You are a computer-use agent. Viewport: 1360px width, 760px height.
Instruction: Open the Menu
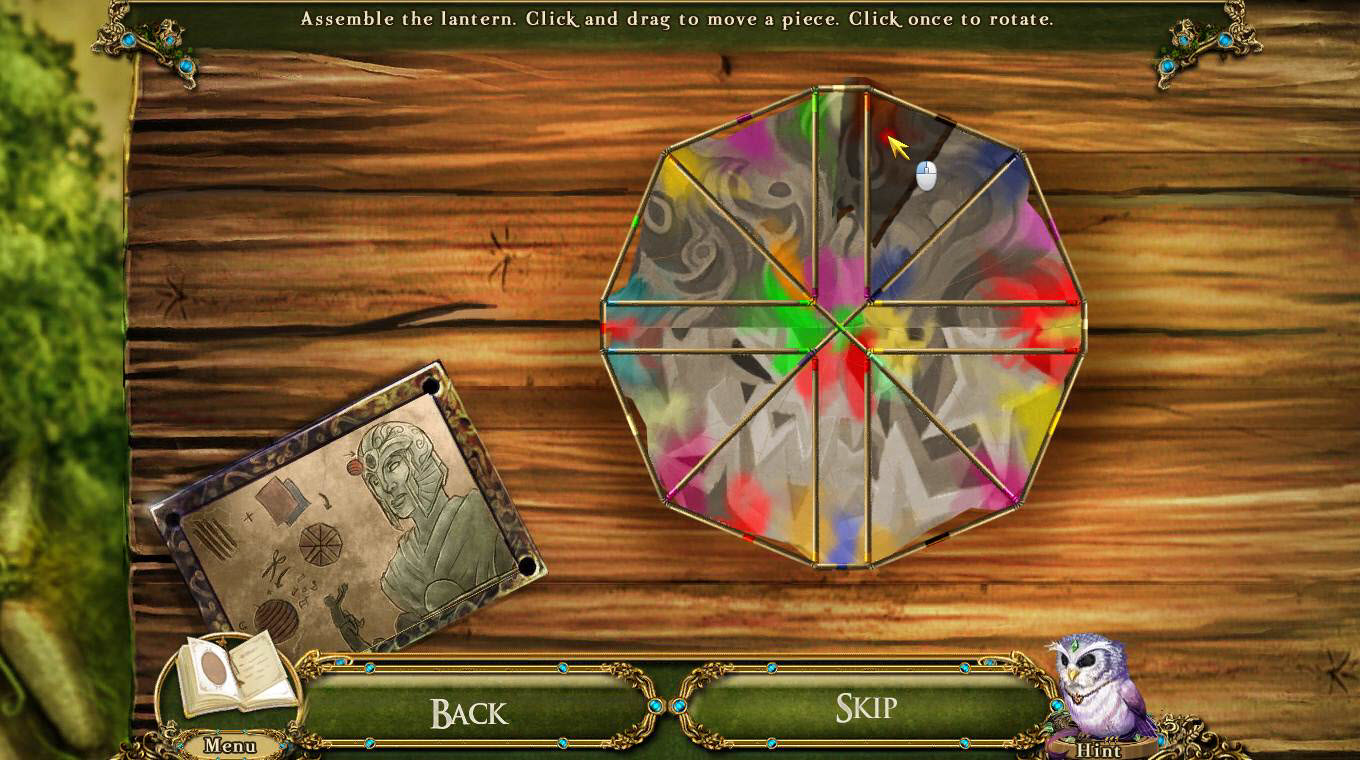click(229, 745)
